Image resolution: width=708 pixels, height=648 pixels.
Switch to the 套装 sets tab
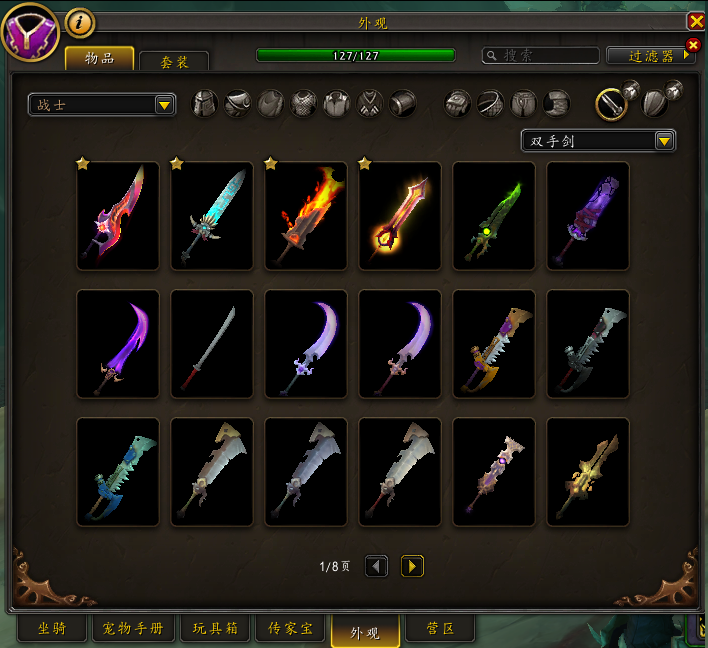174,62
